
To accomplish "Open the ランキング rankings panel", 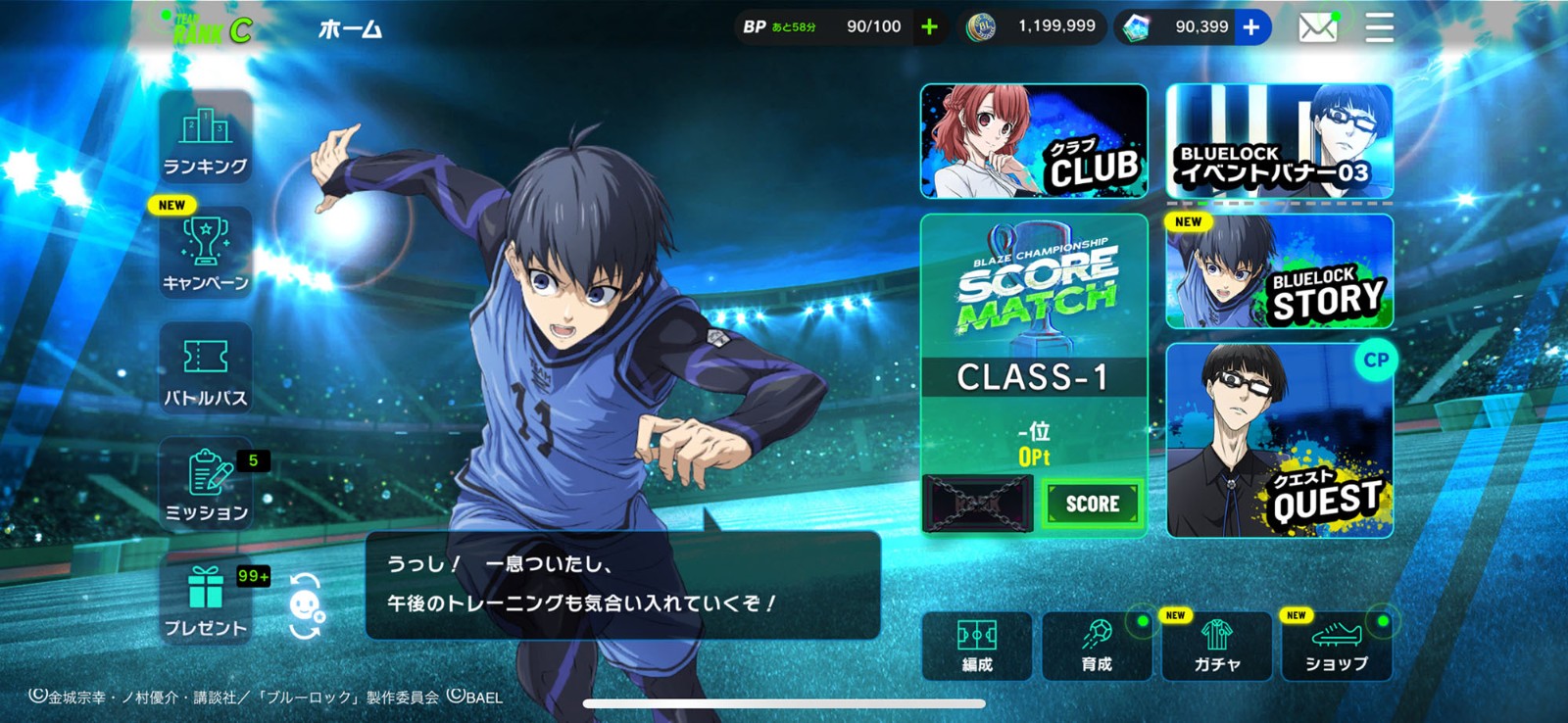I will tap(204, 142).
